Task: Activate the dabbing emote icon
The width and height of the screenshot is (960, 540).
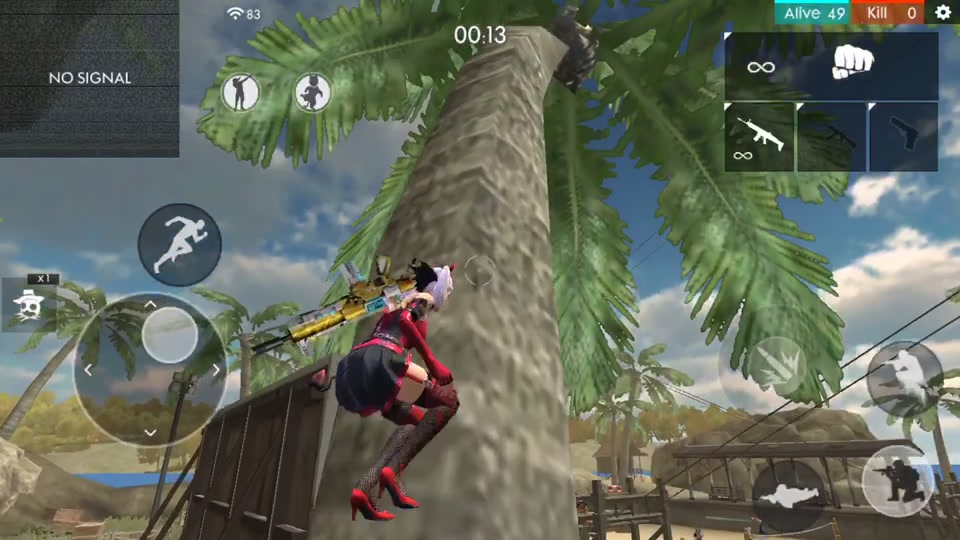Action: (x=240, y=93)
